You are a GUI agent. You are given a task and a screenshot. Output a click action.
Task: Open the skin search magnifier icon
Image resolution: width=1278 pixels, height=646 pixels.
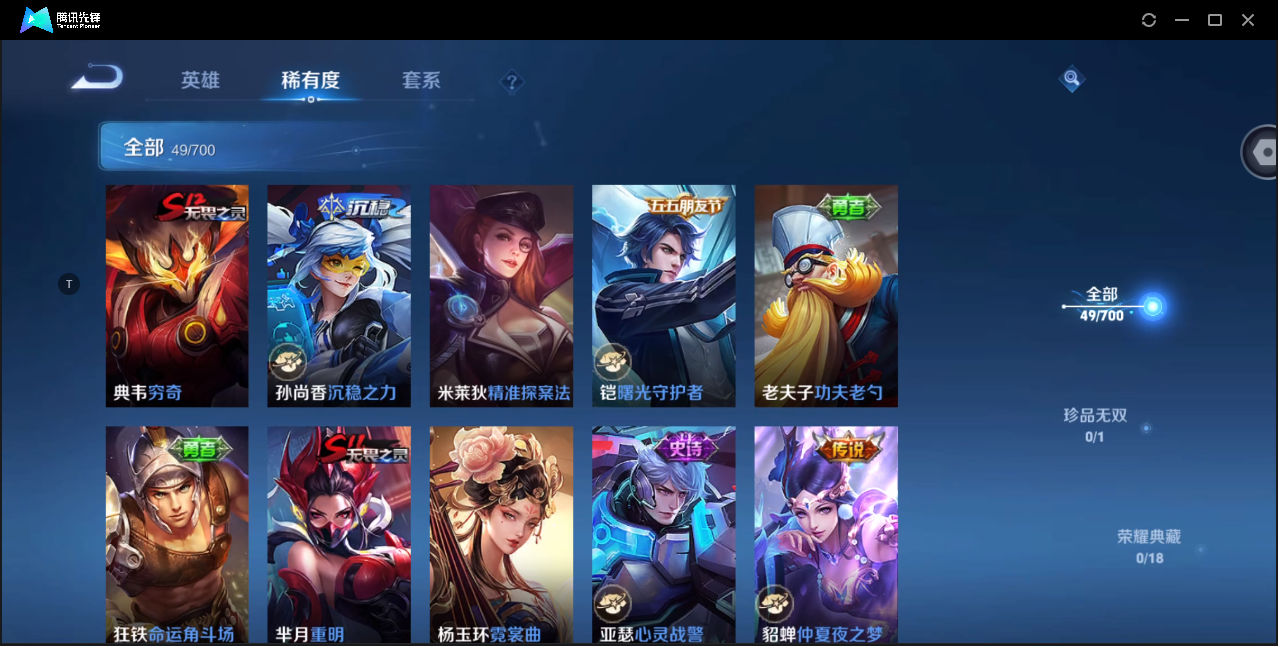pyautogui.click(x=1071, y=78)
